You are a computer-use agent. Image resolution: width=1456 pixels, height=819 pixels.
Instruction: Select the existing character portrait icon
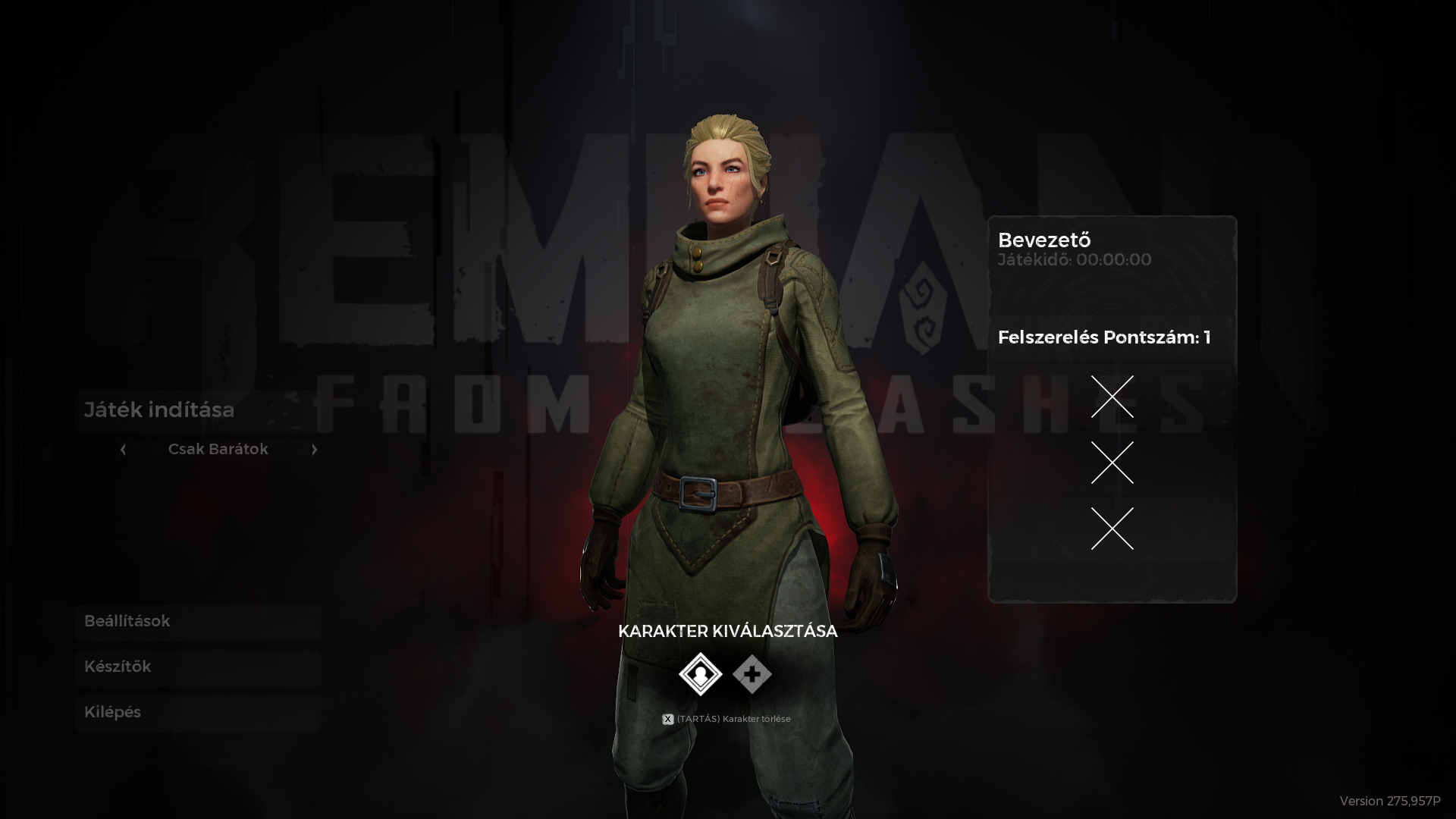click(x=700, y=673)
